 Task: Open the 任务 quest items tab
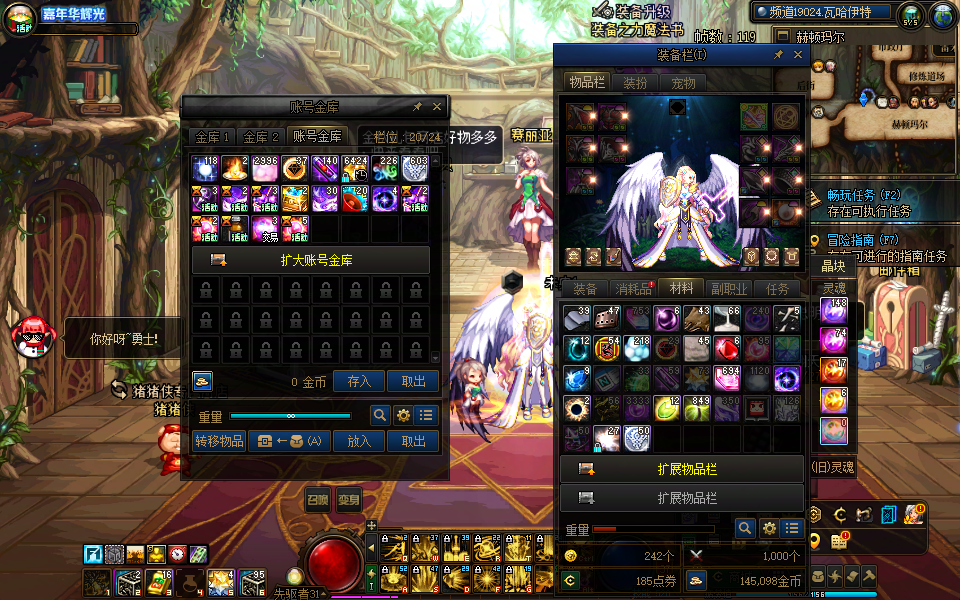pyautogui.click(x=778, y=289)
